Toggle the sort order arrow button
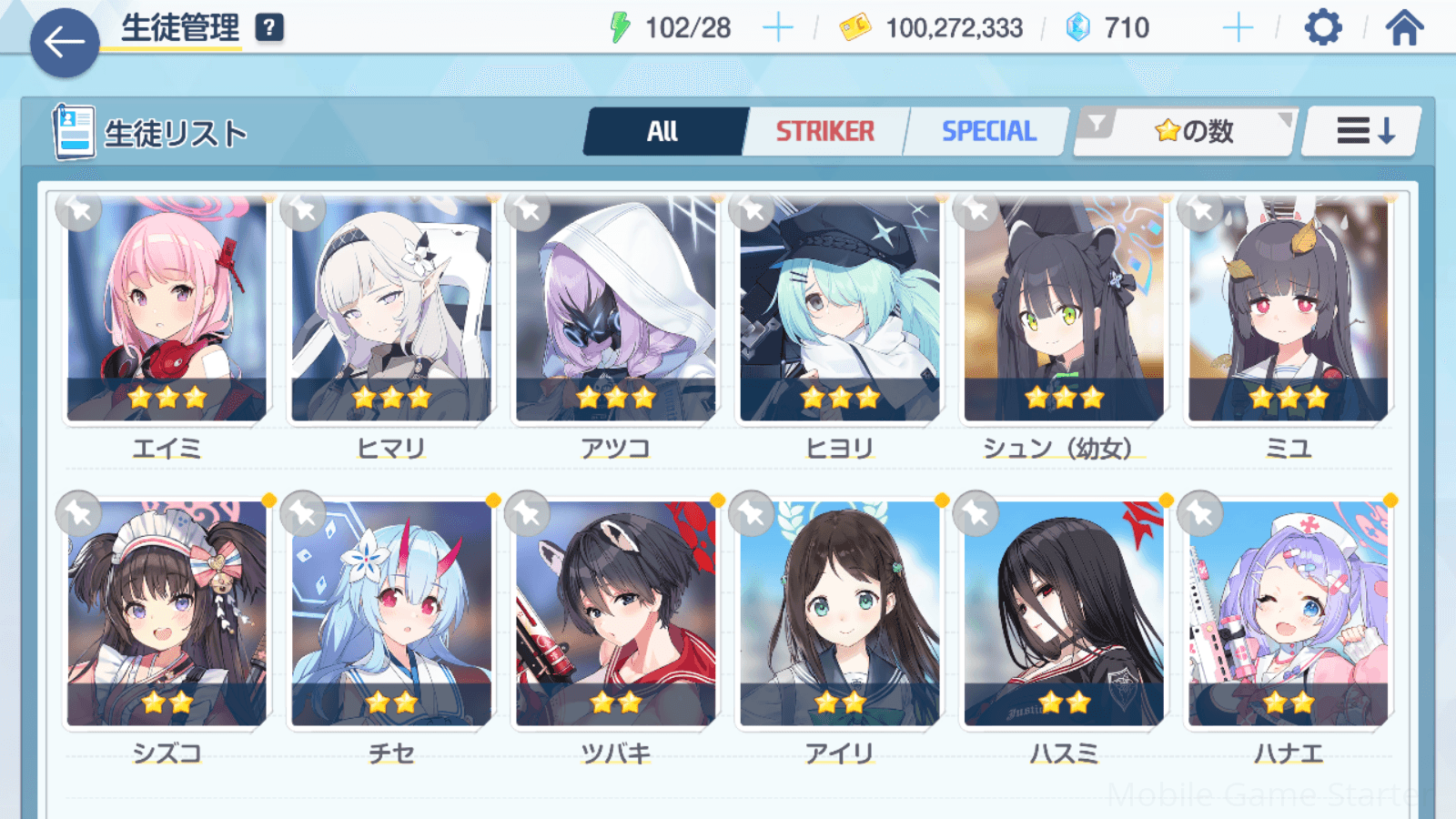This screenshot has height=819, width=1456. [1363, 132]
